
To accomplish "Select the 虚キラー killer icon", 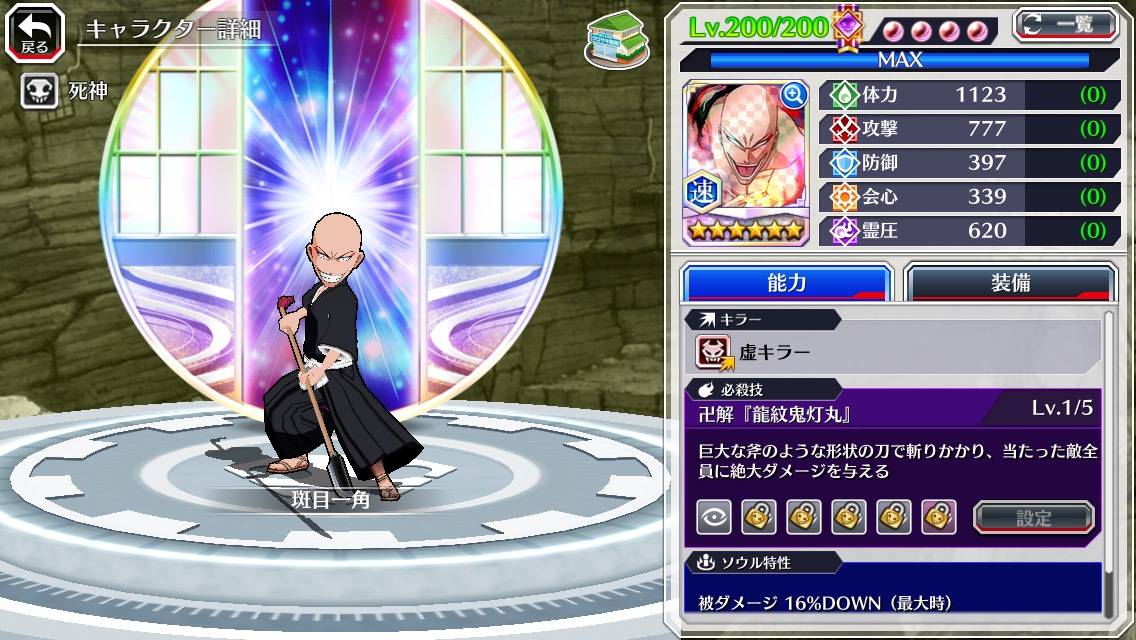I will [x=714, y=351].
